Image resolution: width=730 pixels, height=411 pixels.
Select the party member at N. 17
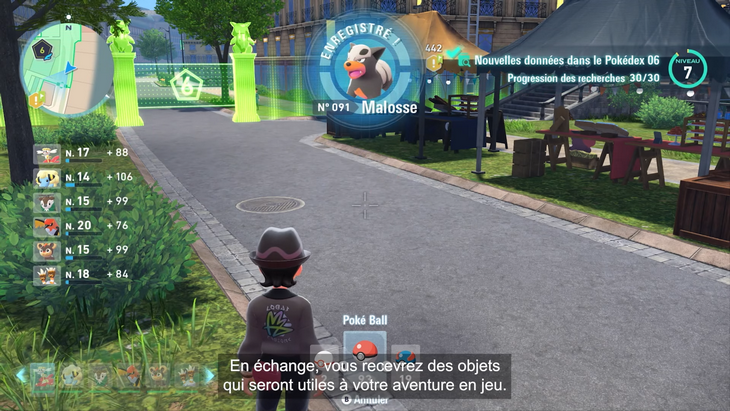[x=47, y=153]
